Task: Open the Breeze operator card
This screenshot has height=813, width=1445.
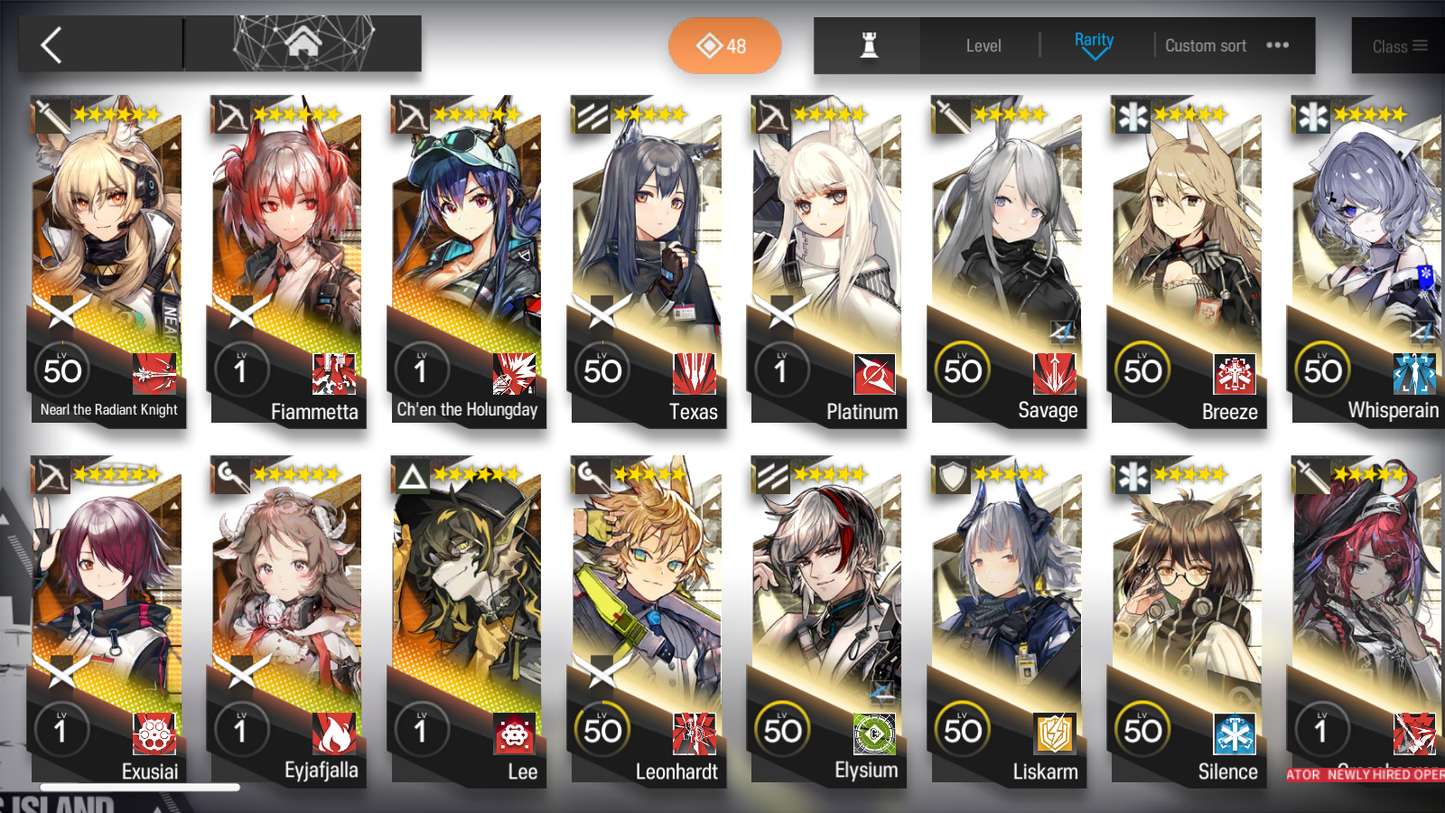Action: pos(1187,260)
